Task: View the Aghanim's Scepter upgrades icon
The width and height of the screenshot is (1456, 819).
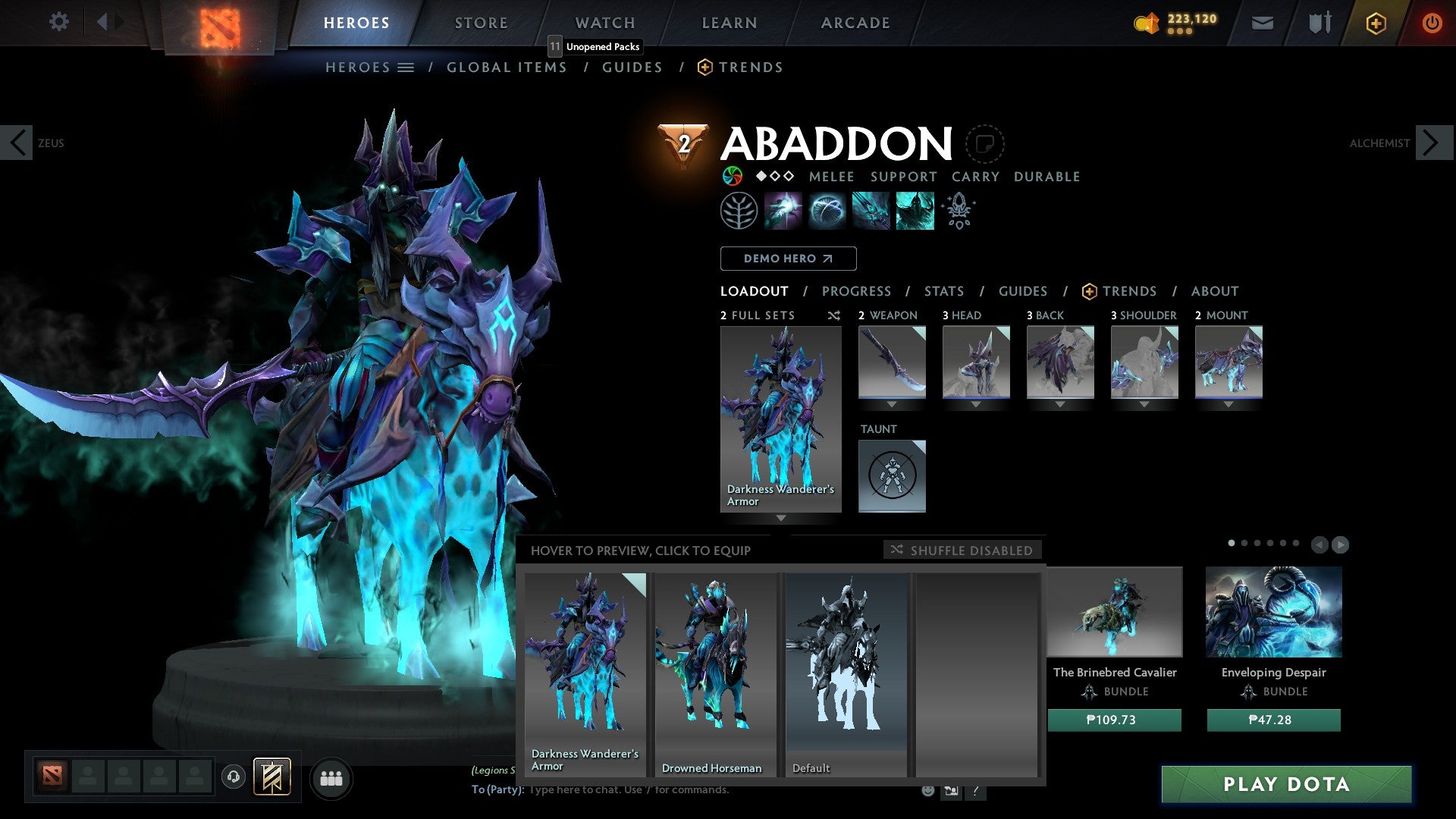Action: coord(958,210)
